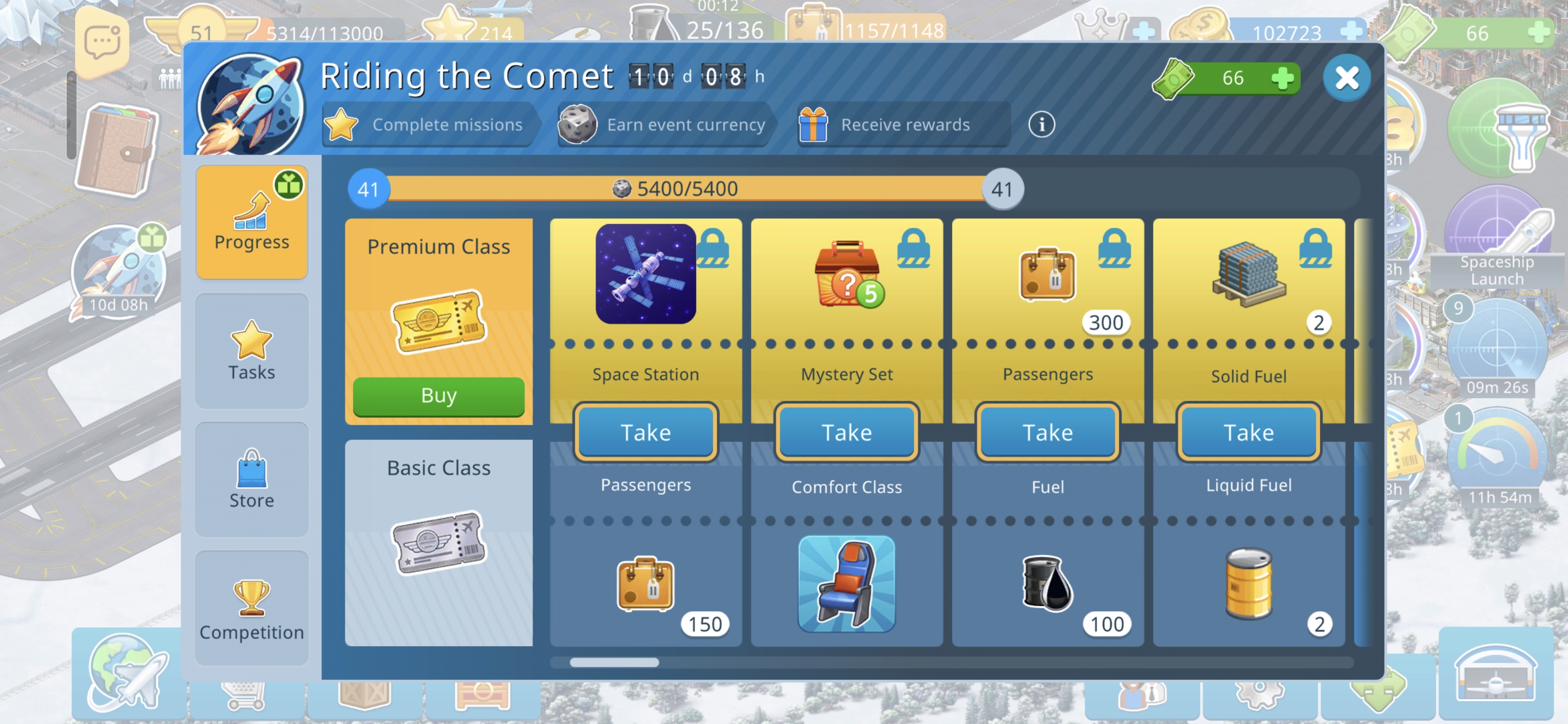Screen dimensions: 1568x724
Task: Click the rewards horizontal scrollbar
Action: coord(614,662)
